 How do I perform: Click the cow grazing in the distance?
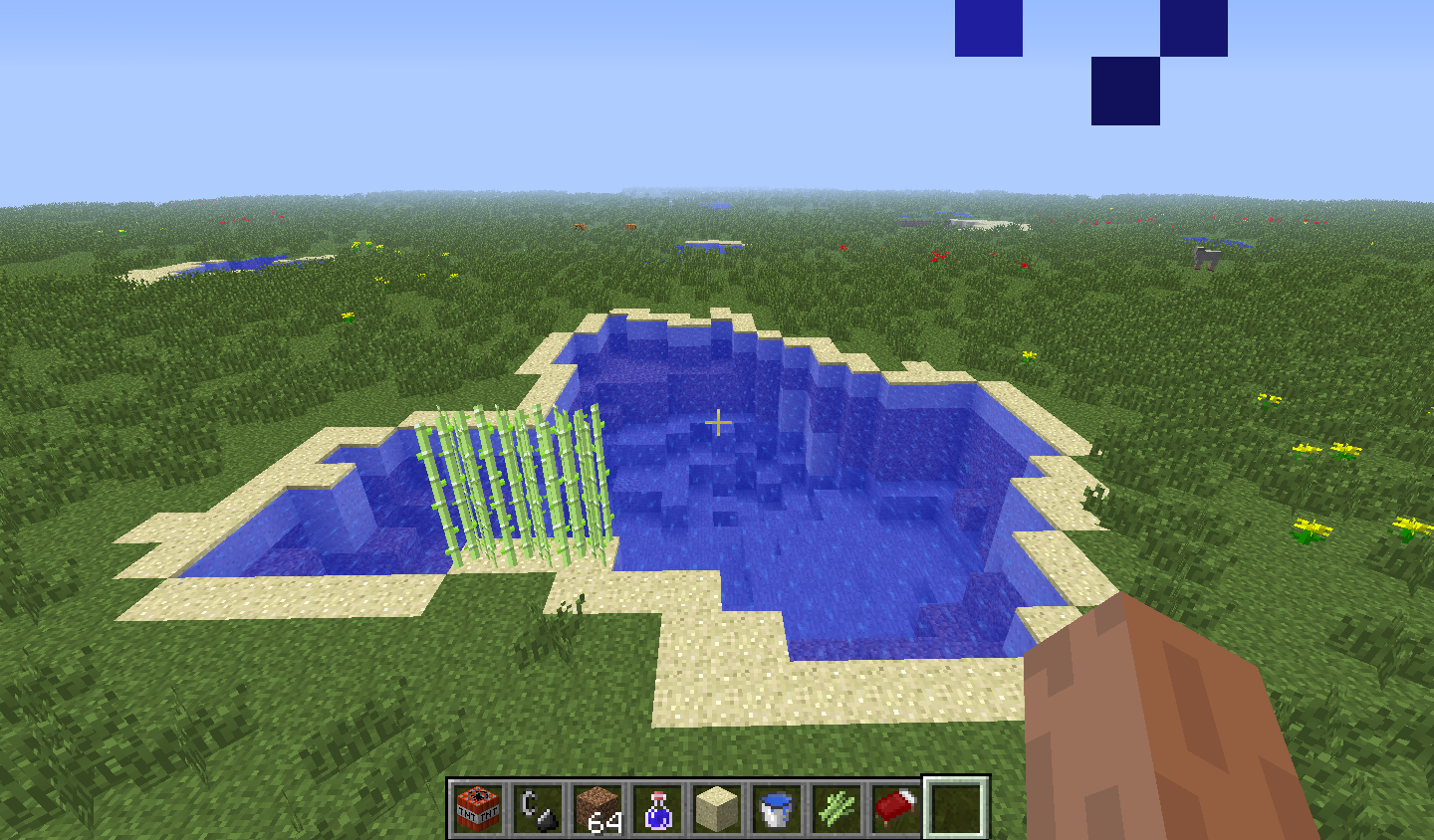(x=1206, y=257)
